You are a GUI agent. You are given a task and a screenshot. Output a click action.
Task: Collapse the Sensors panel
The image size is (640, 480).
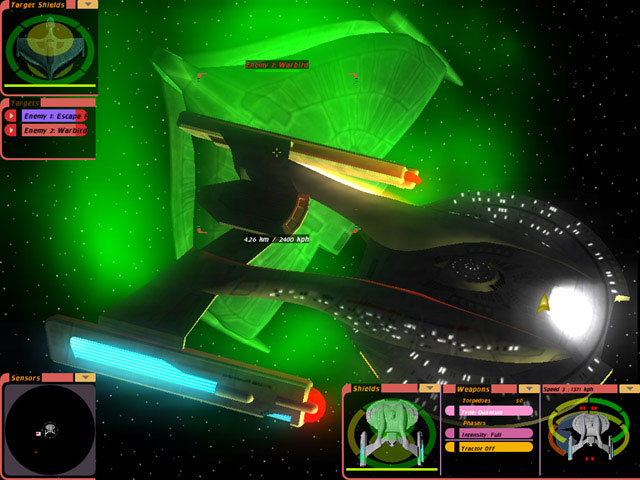[x=86, y=378]
